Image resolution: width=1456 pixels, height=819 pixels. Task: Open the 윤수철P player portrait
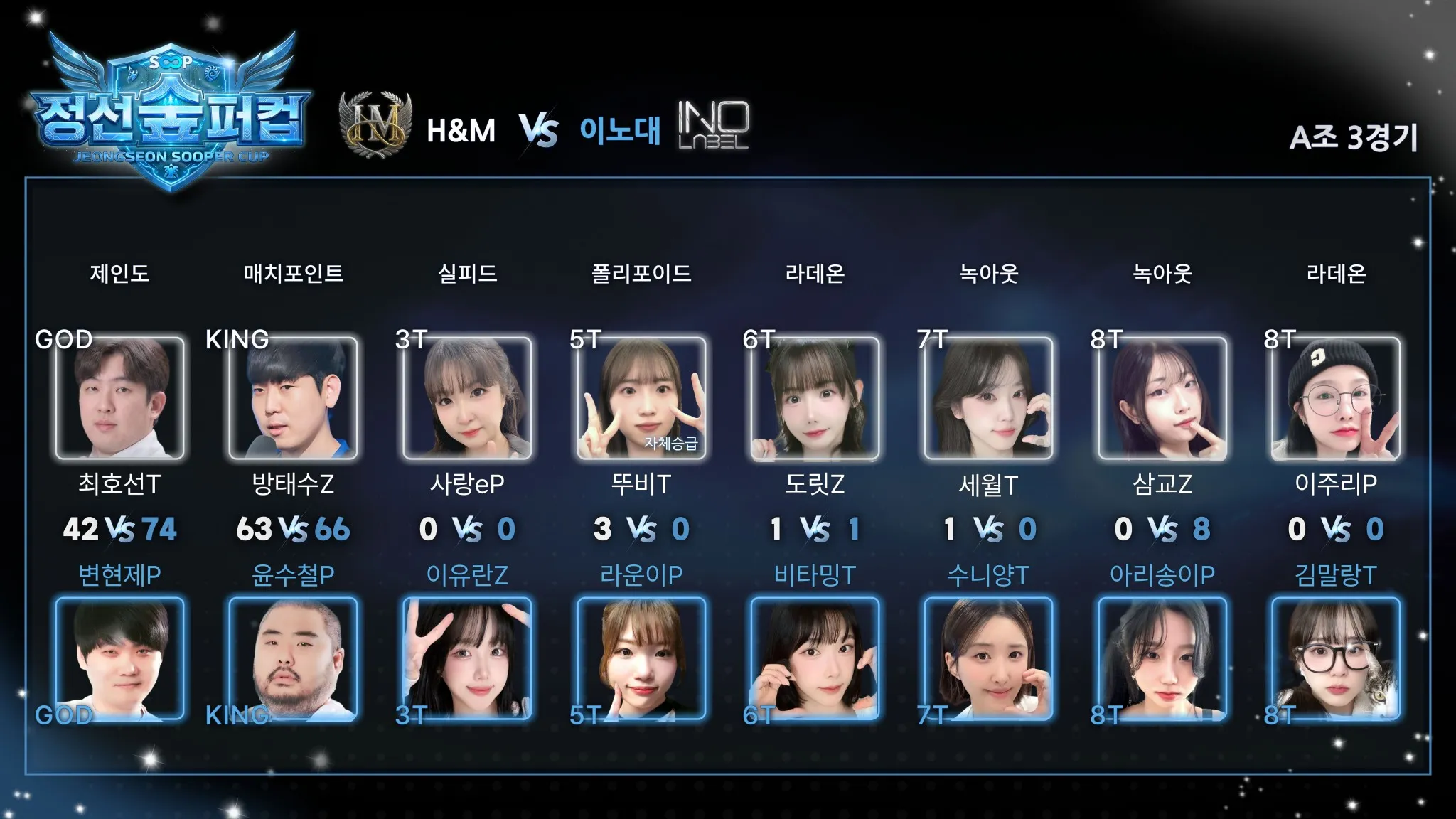pos(293,658)
